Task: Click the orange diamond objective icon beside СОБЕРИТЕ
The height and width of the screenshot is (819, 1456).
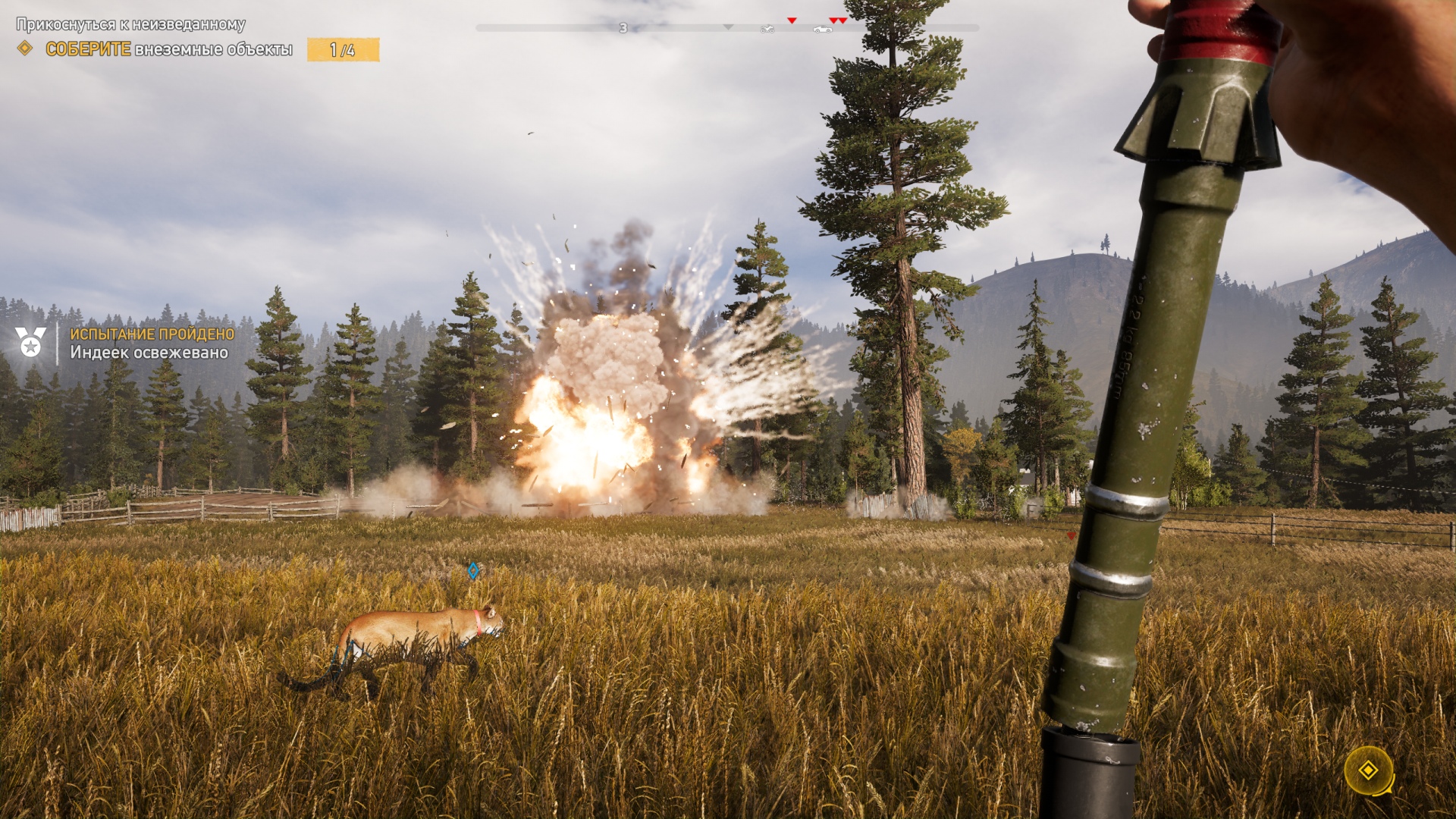Action: click(25, 49)
